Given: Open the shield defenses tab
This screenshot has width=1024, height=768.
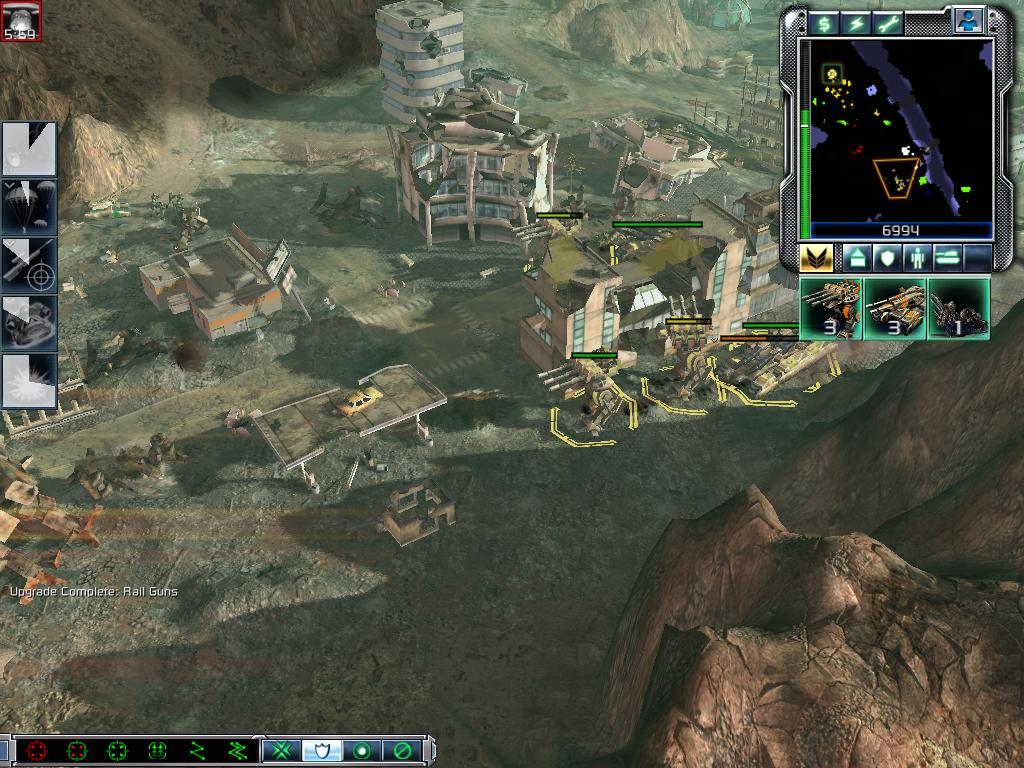Looking at the screenshot, I should pyautogui.click(x=887, y=258).
